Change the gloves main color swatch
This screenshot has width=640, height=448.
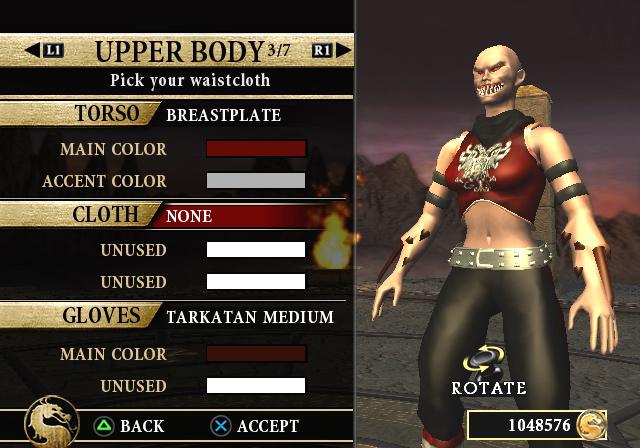pyautogui.click(x=255, y=353)
